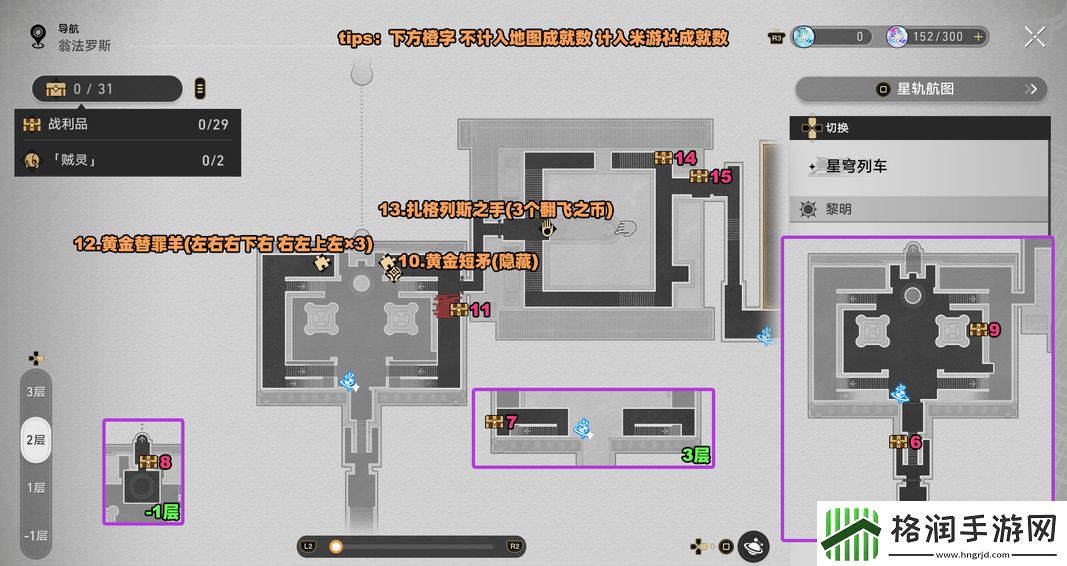
Task: Open the 星轨航图 star rail map
Action: 923,89
